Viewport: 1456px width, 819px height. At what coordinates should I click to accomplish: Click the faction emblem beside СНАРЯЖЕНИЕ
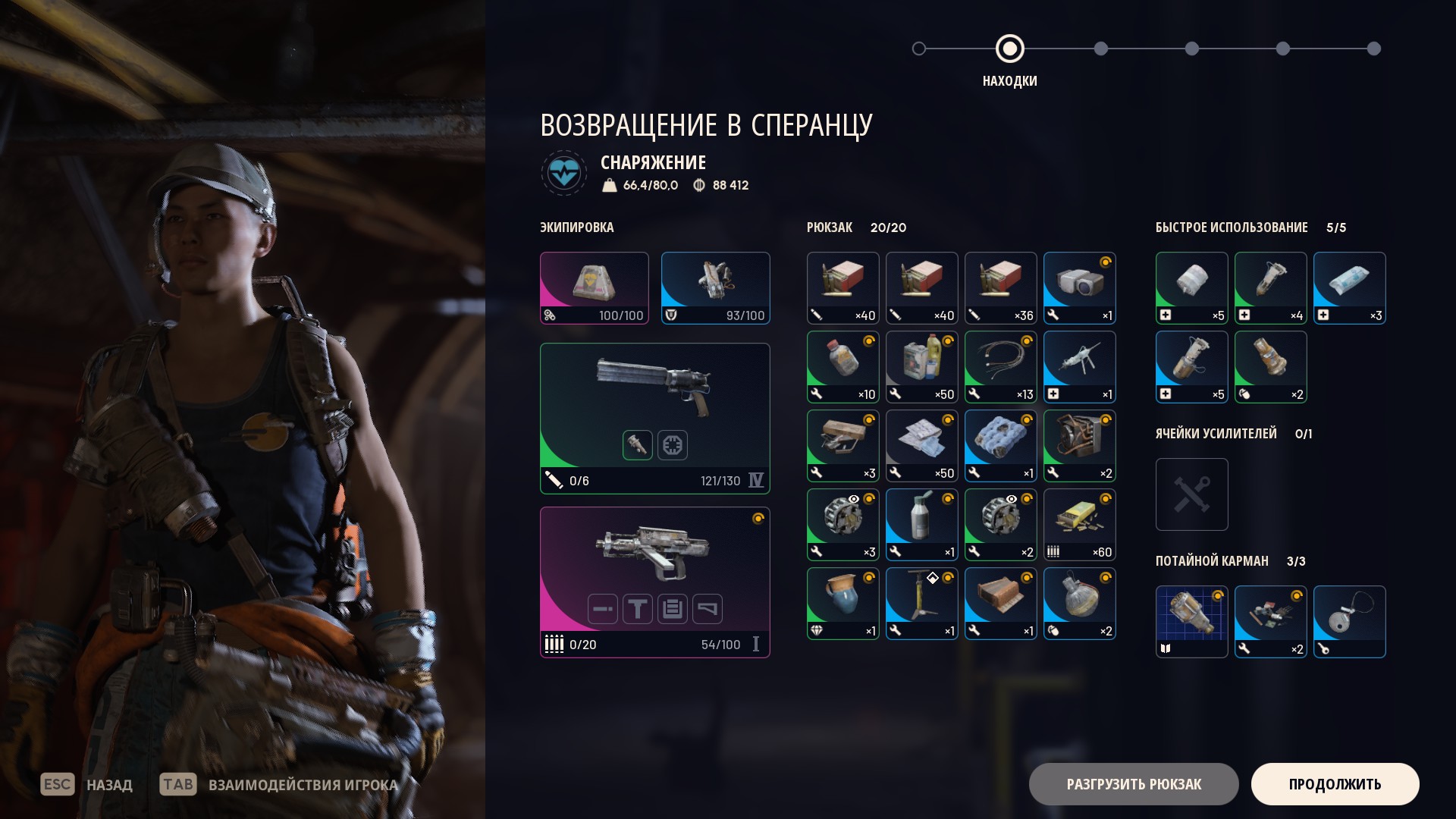tap(563, 173)
